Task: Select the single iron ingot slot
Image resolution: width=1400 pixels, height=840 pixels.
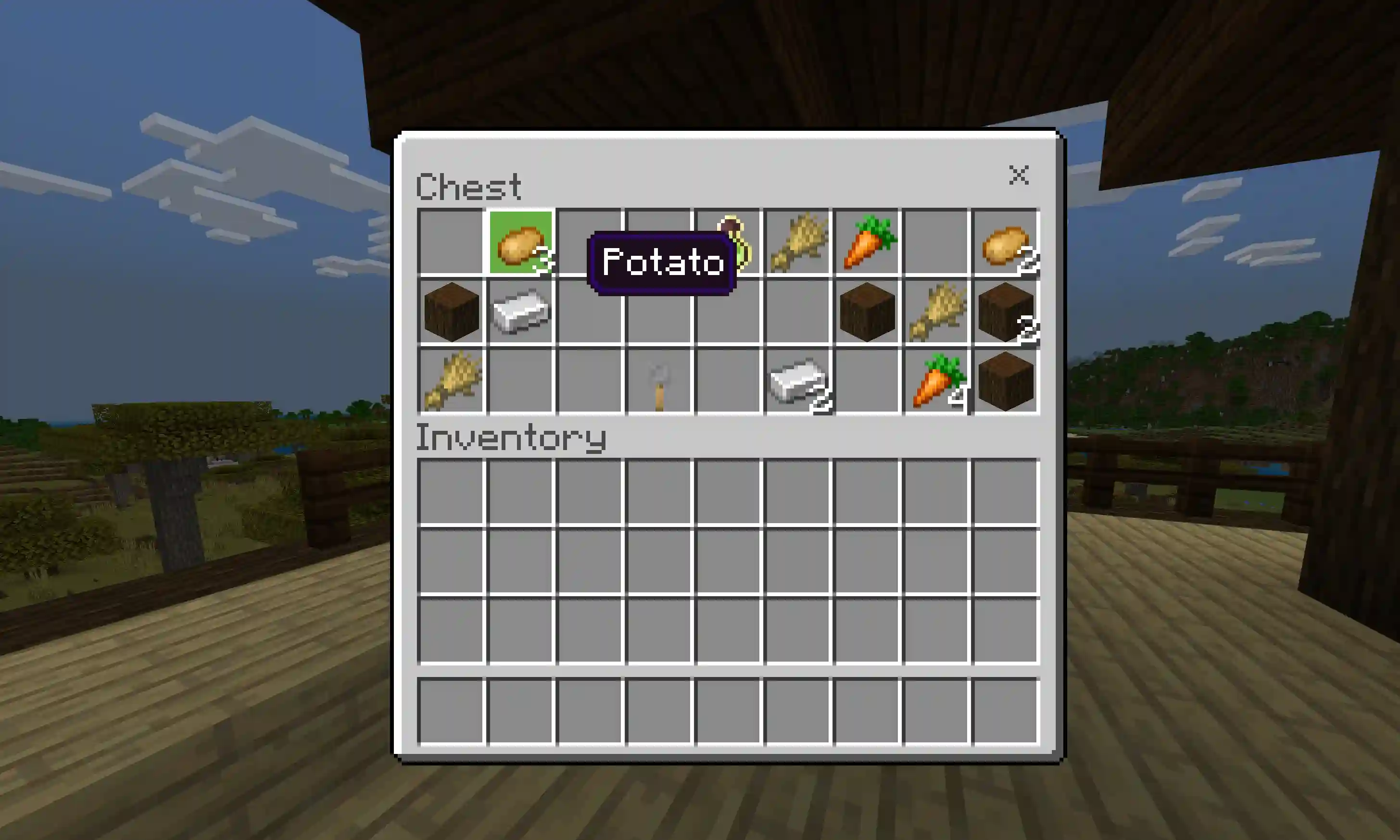Action: (520, 312)
